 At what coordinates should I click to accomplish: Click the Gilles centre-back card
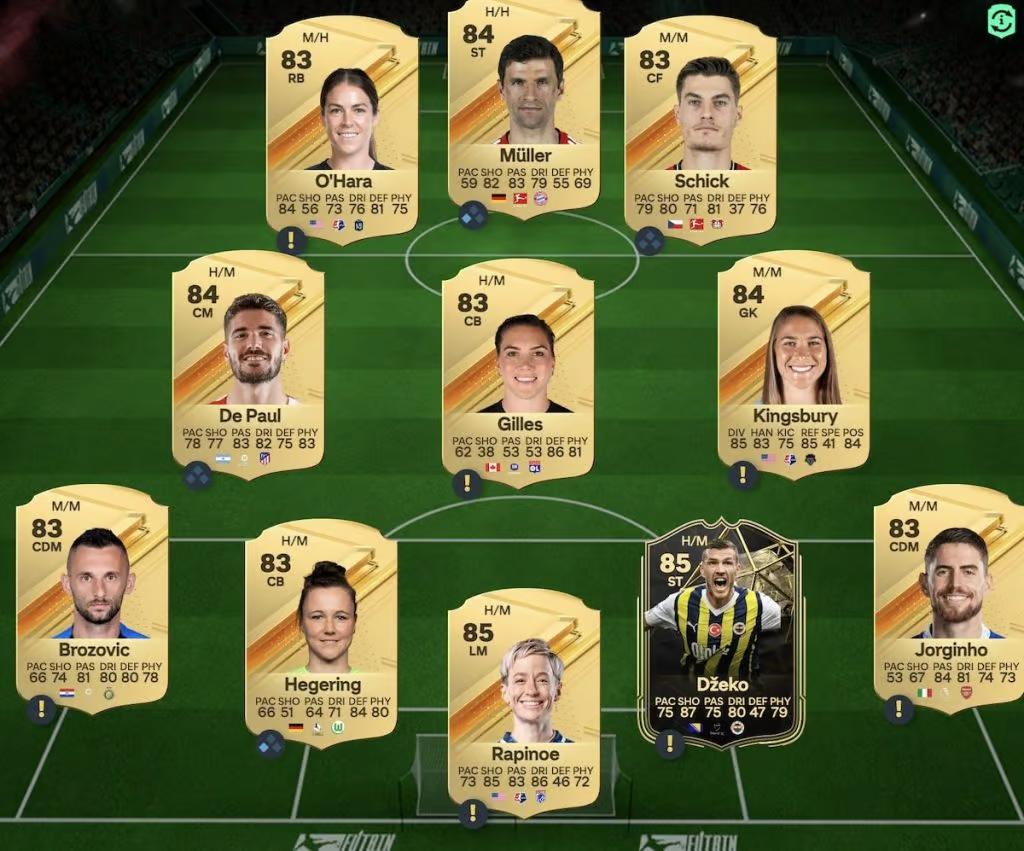pyautogui.click(x=518, y=370)
